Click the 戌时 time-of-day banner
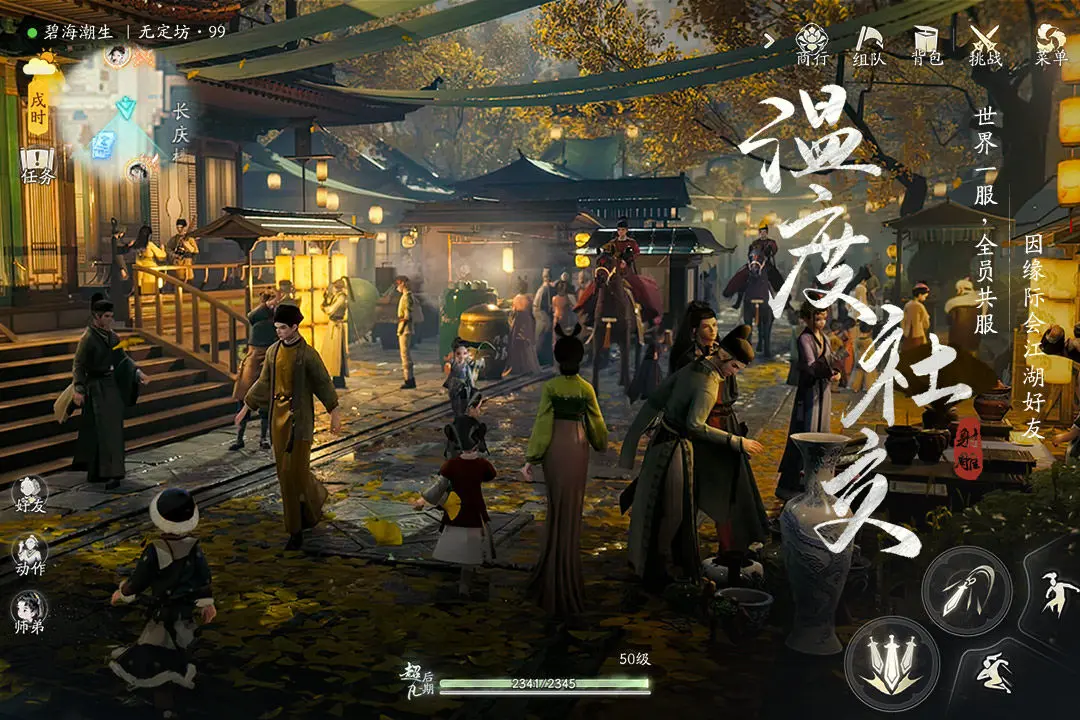Viewport: 1080px width, 720px height. coord(38,110)
